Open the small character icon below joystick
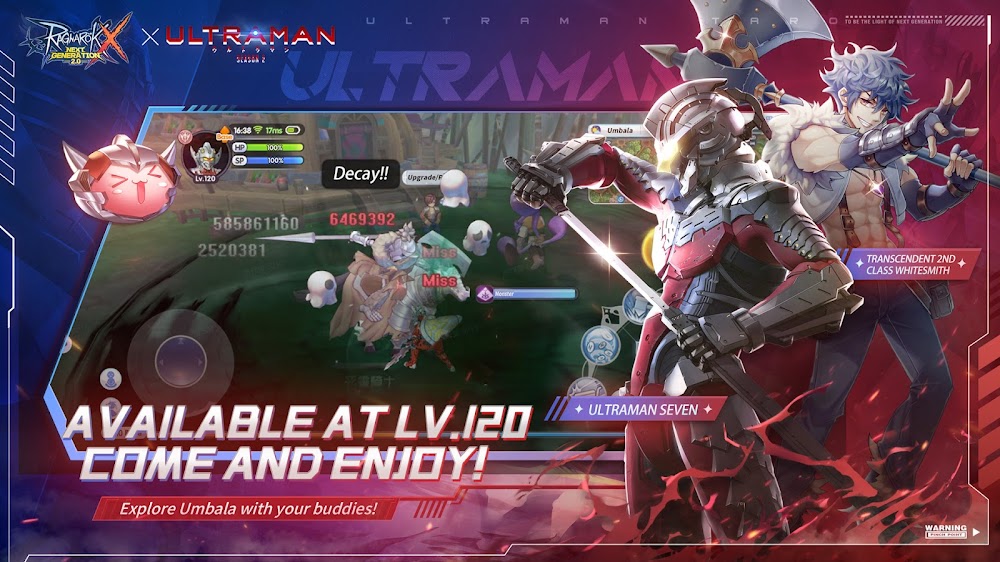 point(111,378)
